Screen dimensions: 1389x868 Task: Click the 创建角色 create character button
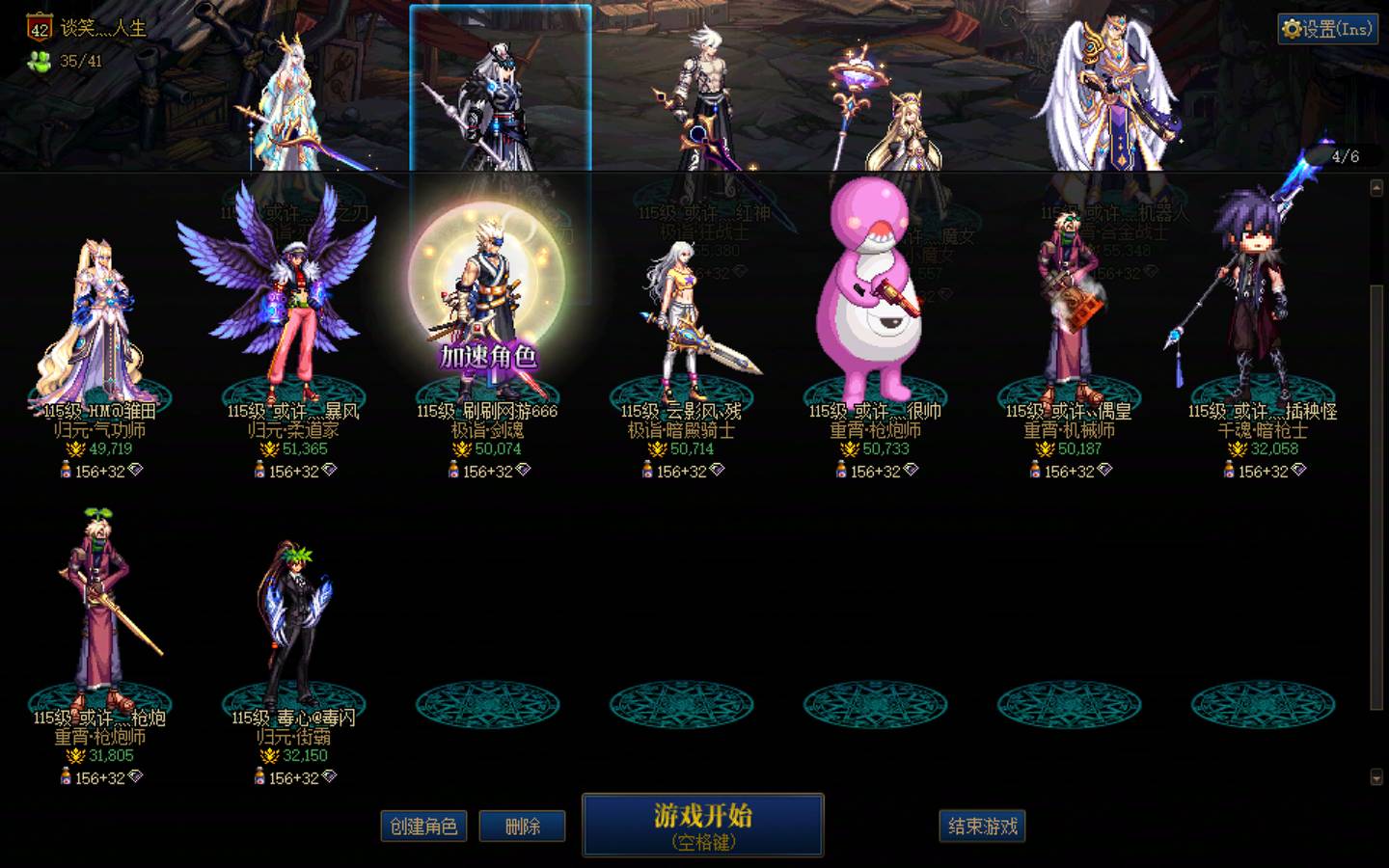pyautogui.click(x=423, y=827)
